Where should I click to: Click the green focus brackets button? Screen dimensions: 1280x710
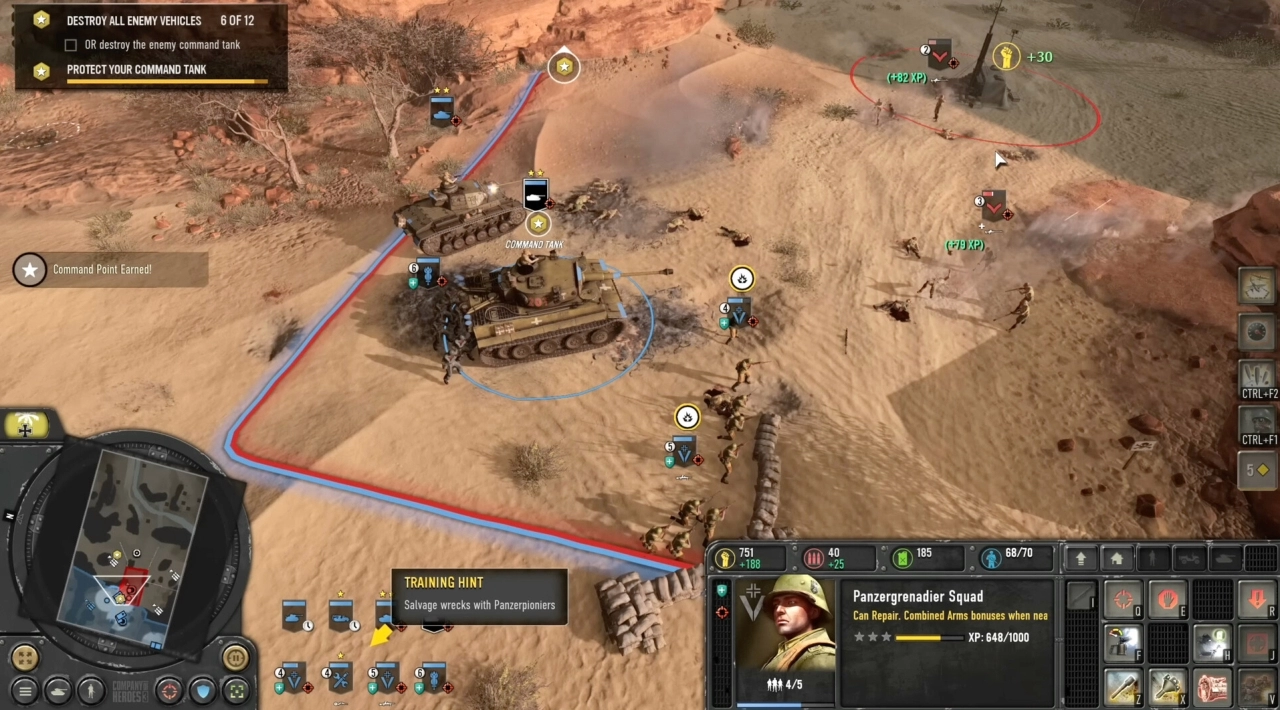(x=236, y=690)
